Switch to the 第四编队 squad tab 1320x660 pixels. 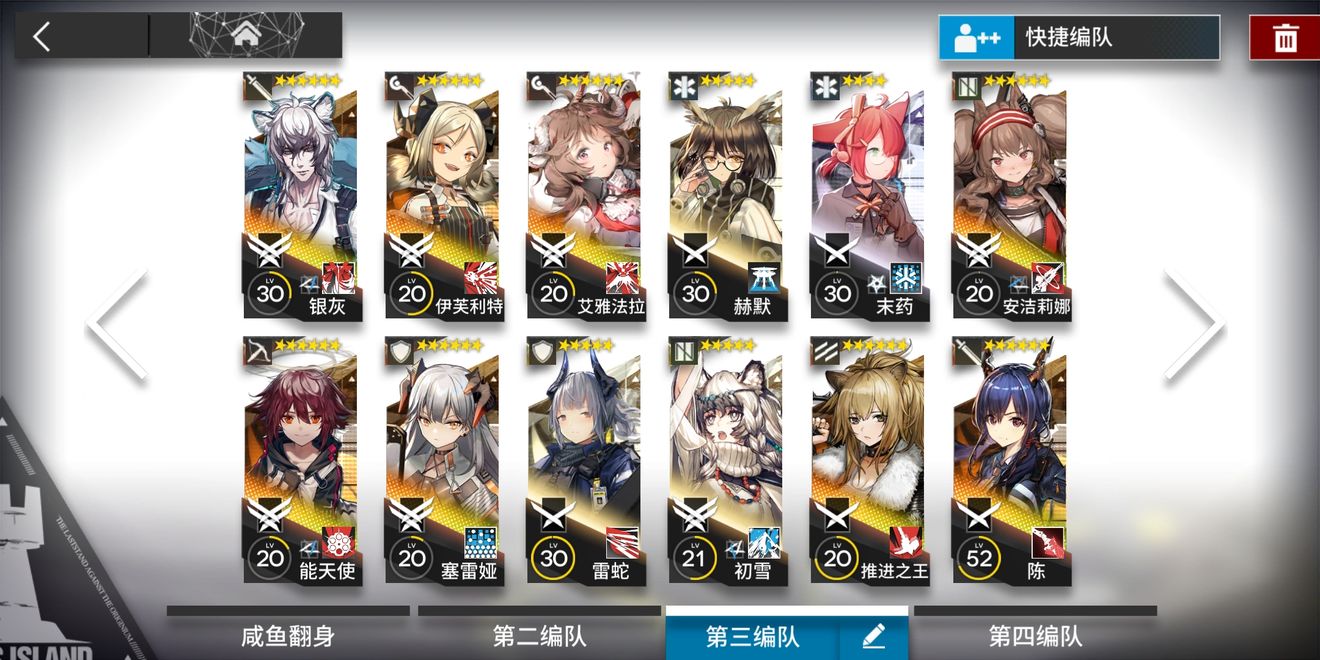coord(1035,635)
